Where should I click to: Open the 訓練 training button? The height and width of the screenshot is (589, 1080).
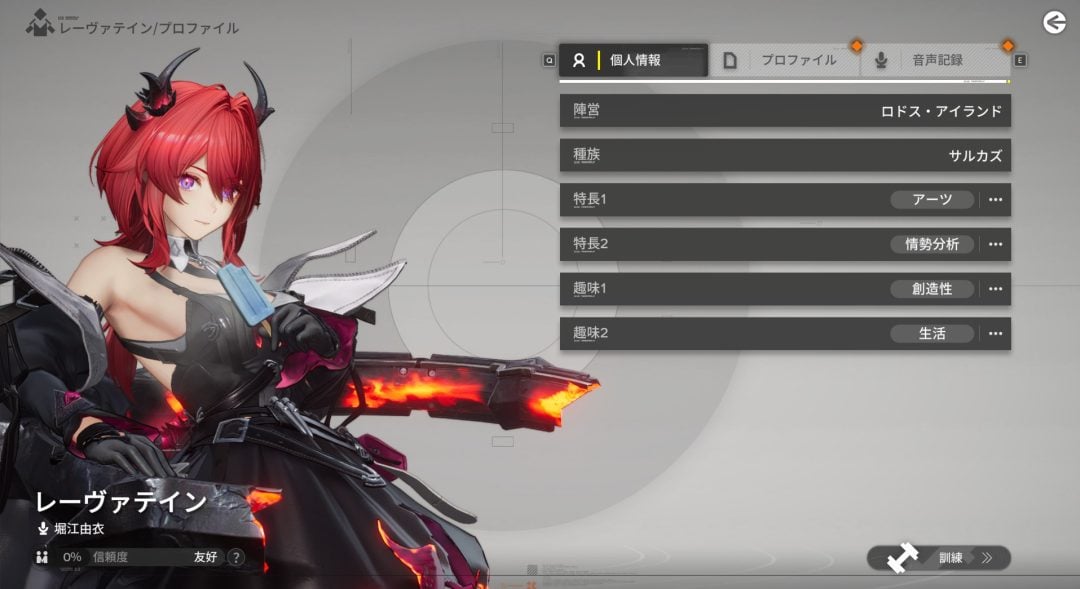(x=939, y=558)
